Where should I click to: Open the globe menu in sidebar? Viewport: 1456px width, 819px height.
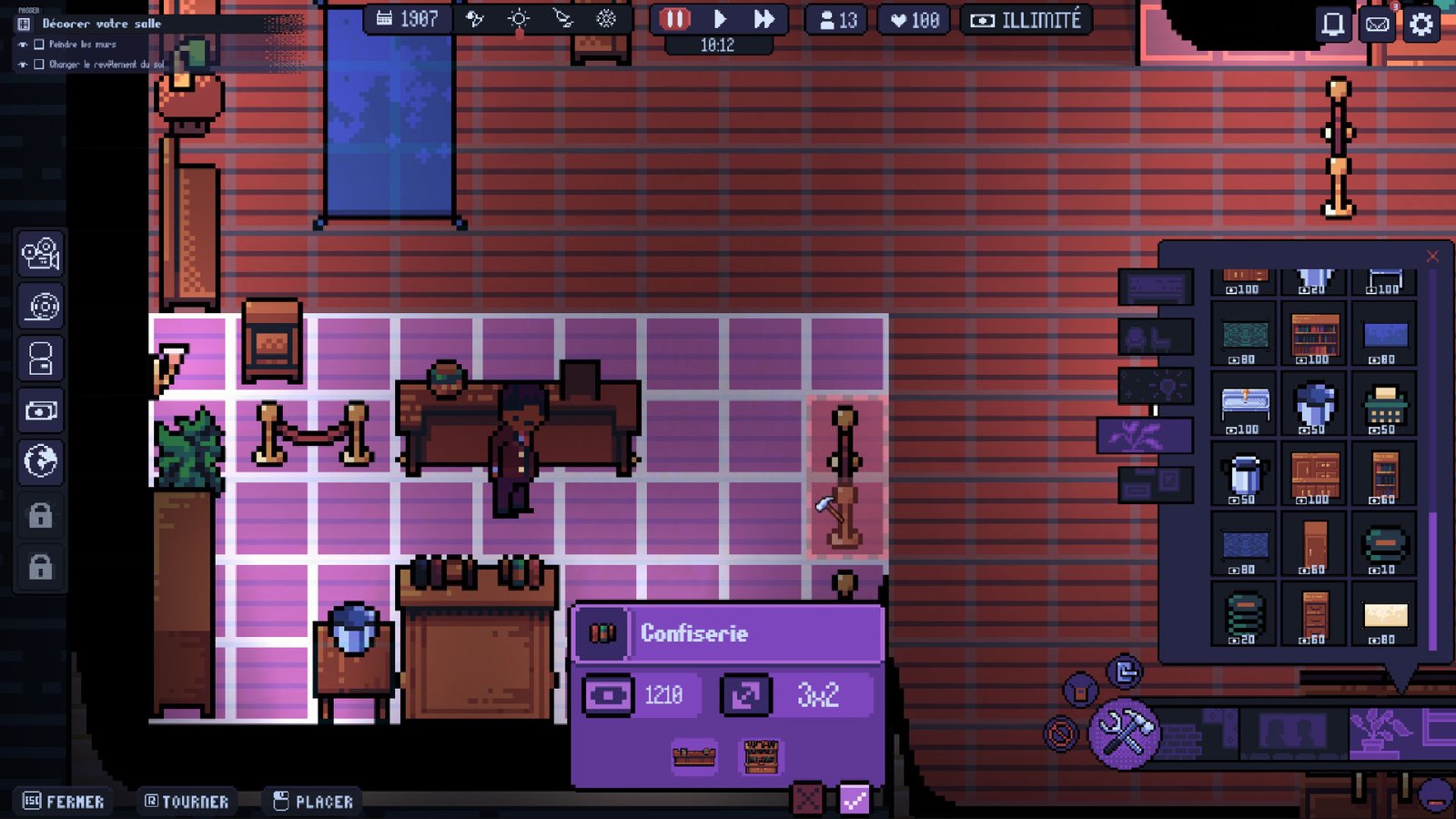click(41, 461)
